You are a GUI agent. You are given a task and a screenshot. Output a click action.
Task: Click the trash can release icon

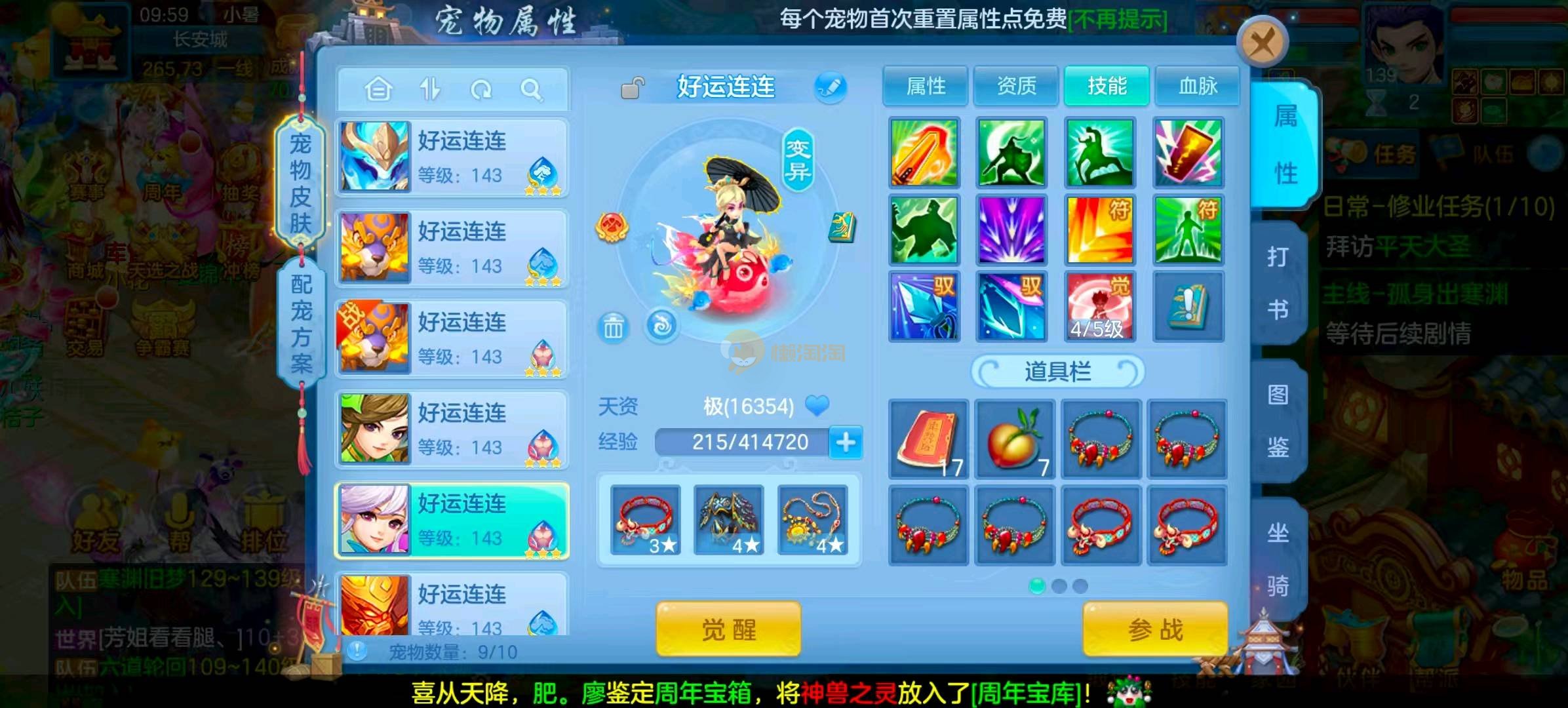[614, 326]
